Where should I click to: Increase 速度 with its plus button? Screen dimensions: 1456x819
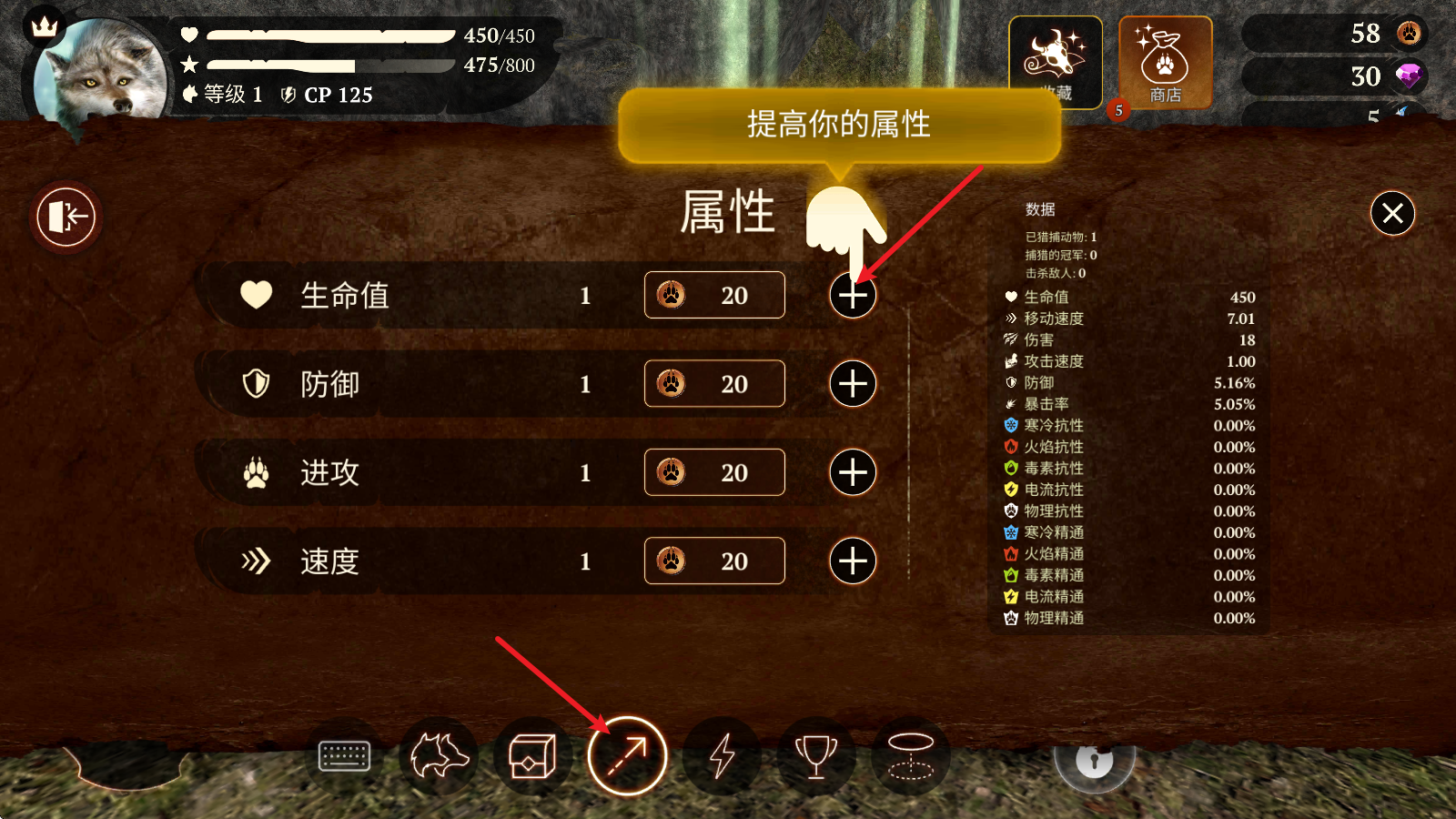(x=853, y=561)
